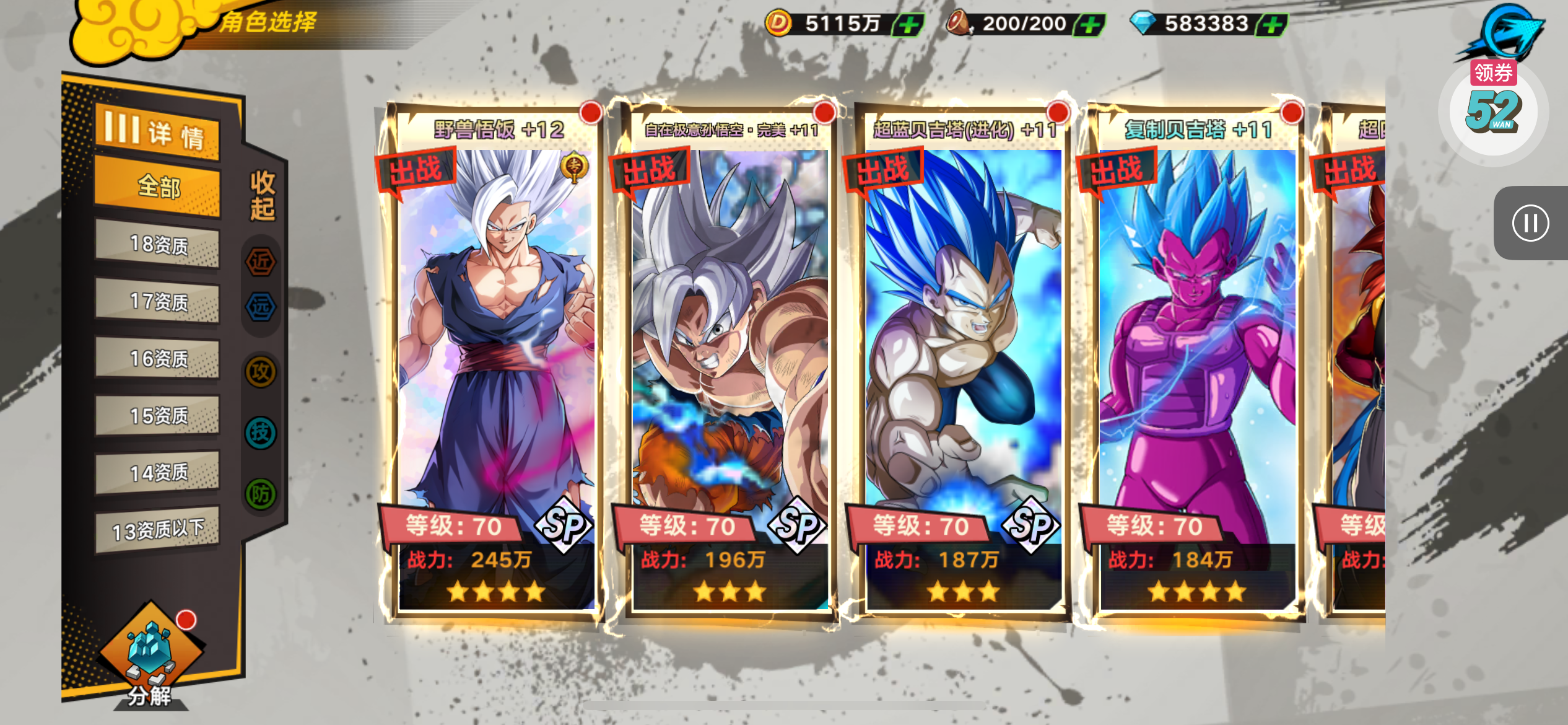Add more diamonds with plus button

pyautogui.click(x=1272, y=25)
